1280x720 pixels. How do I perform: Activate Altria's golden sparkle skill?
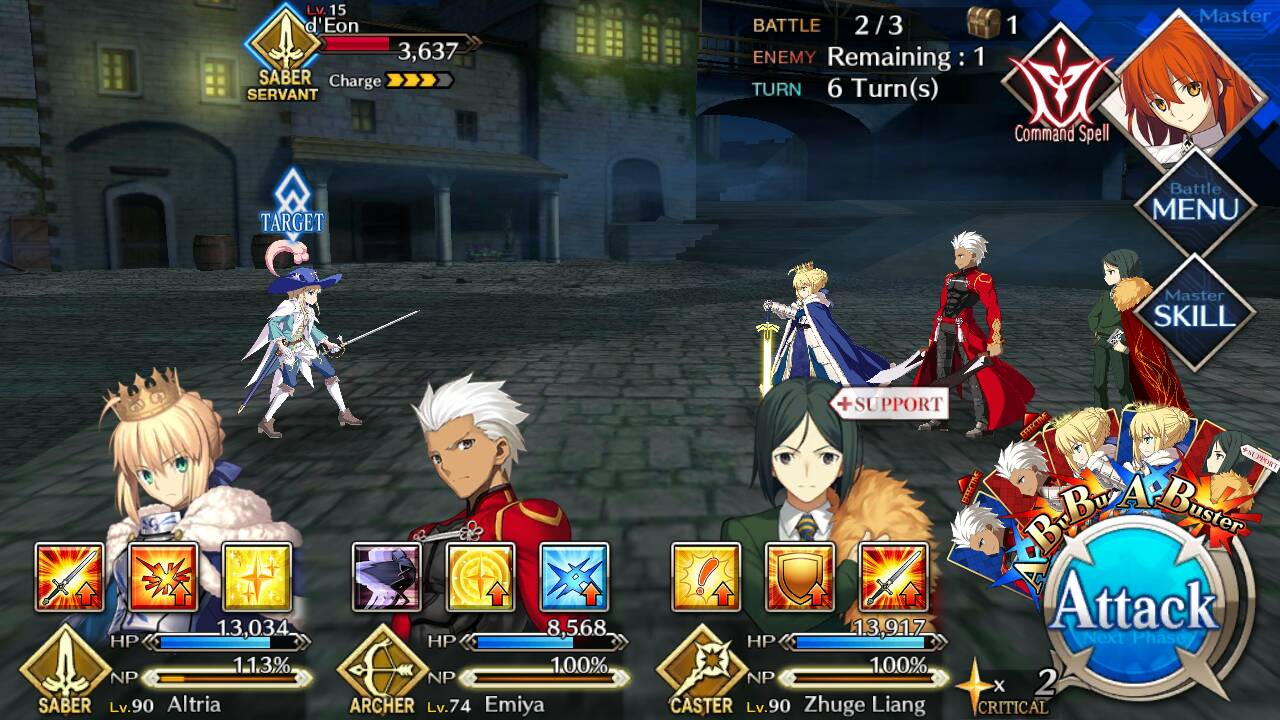click(x=256, y=577)
